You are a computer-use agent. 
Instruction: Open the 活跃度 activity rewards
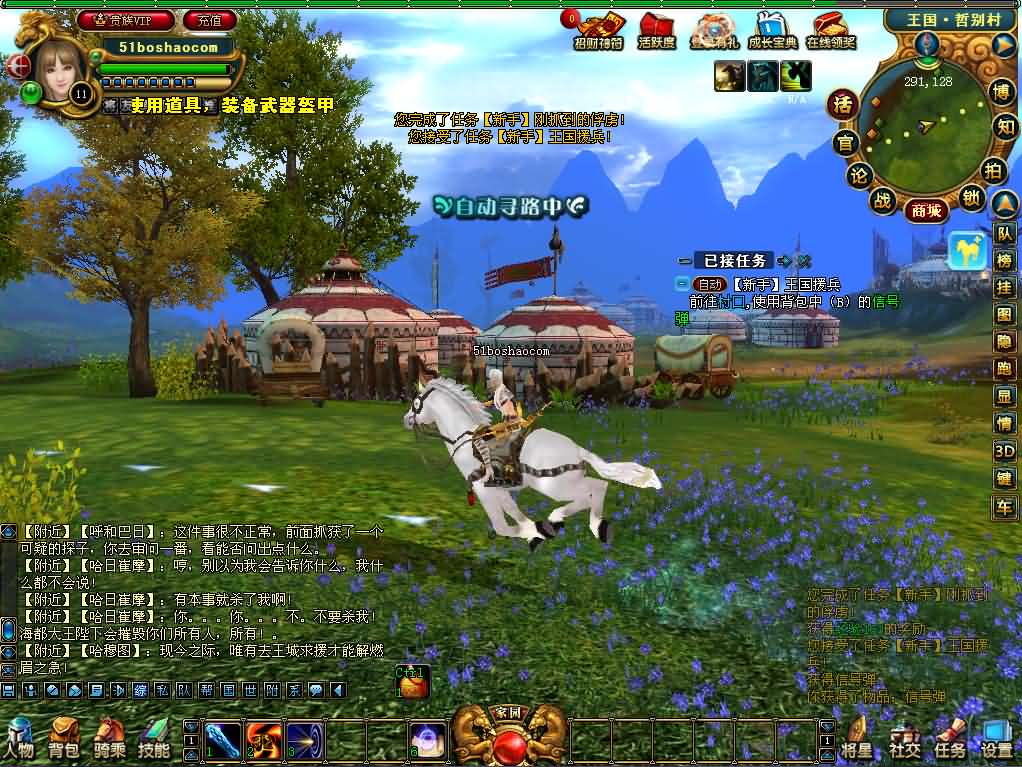point(656,30)
